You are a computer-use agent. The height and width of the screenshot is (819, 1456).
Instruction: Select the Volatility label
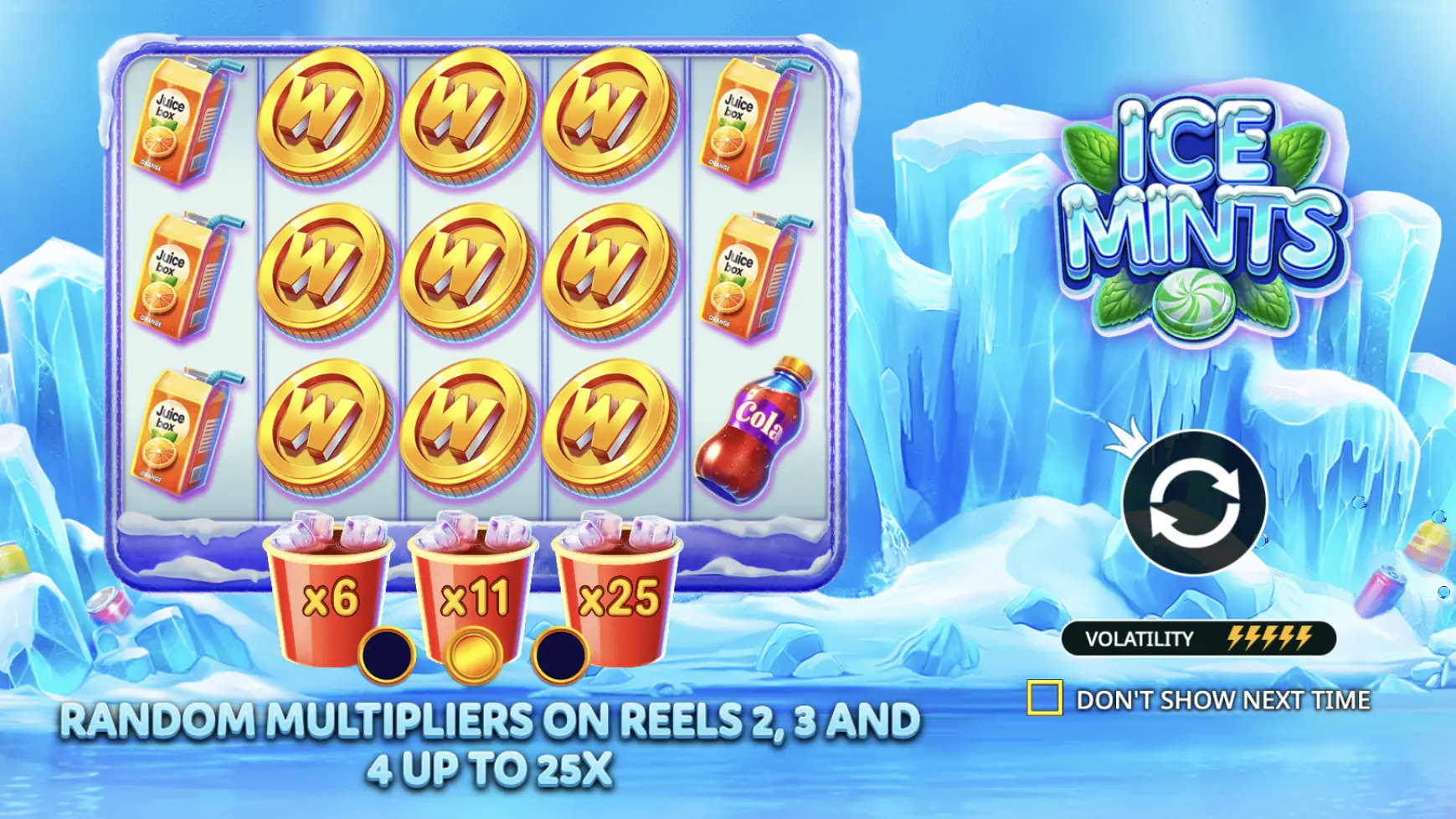[1139, 638]
